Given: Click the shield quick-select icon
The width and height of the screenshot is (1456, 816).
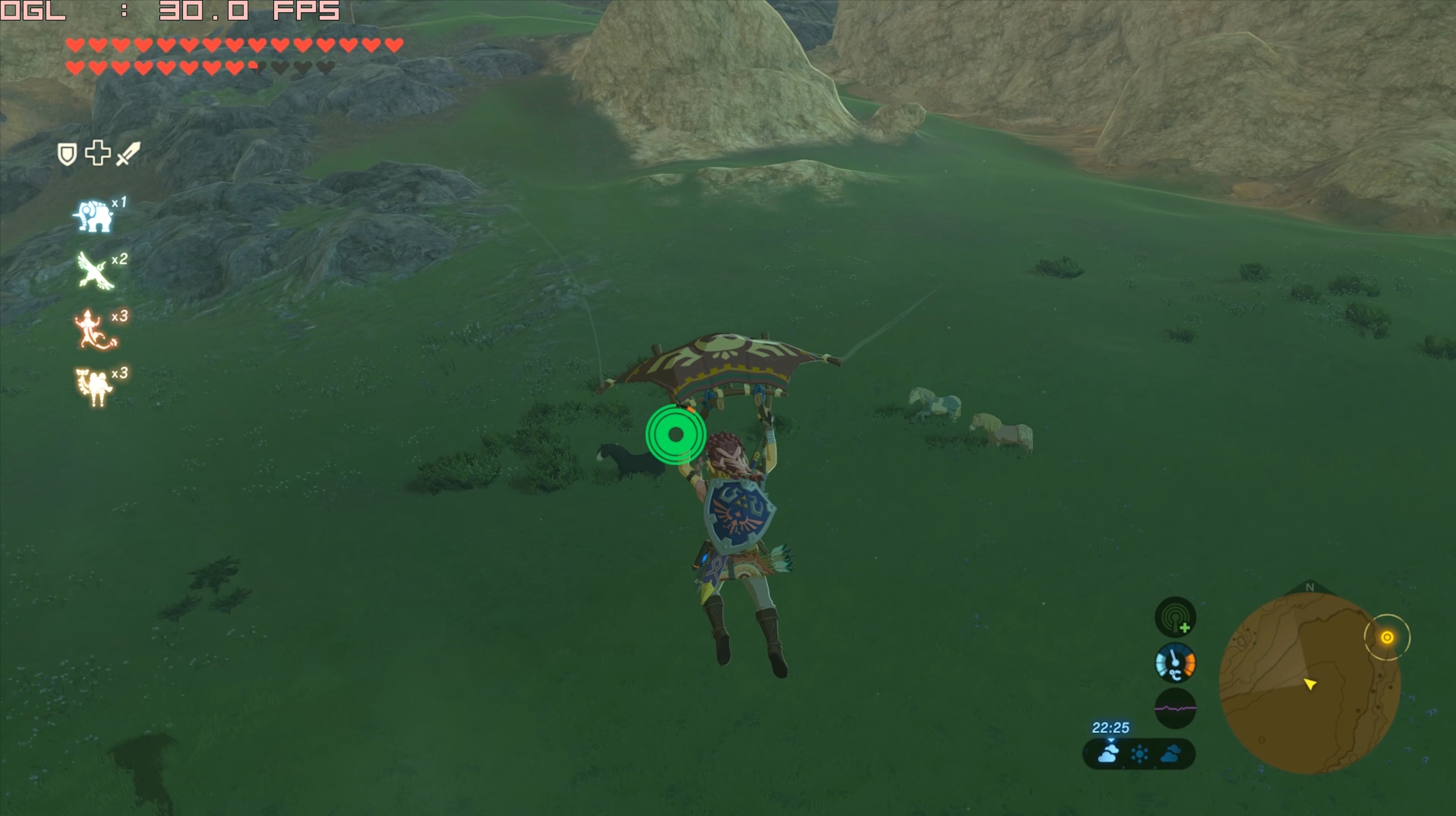Looking at the screenshot, I should [67, 154].
